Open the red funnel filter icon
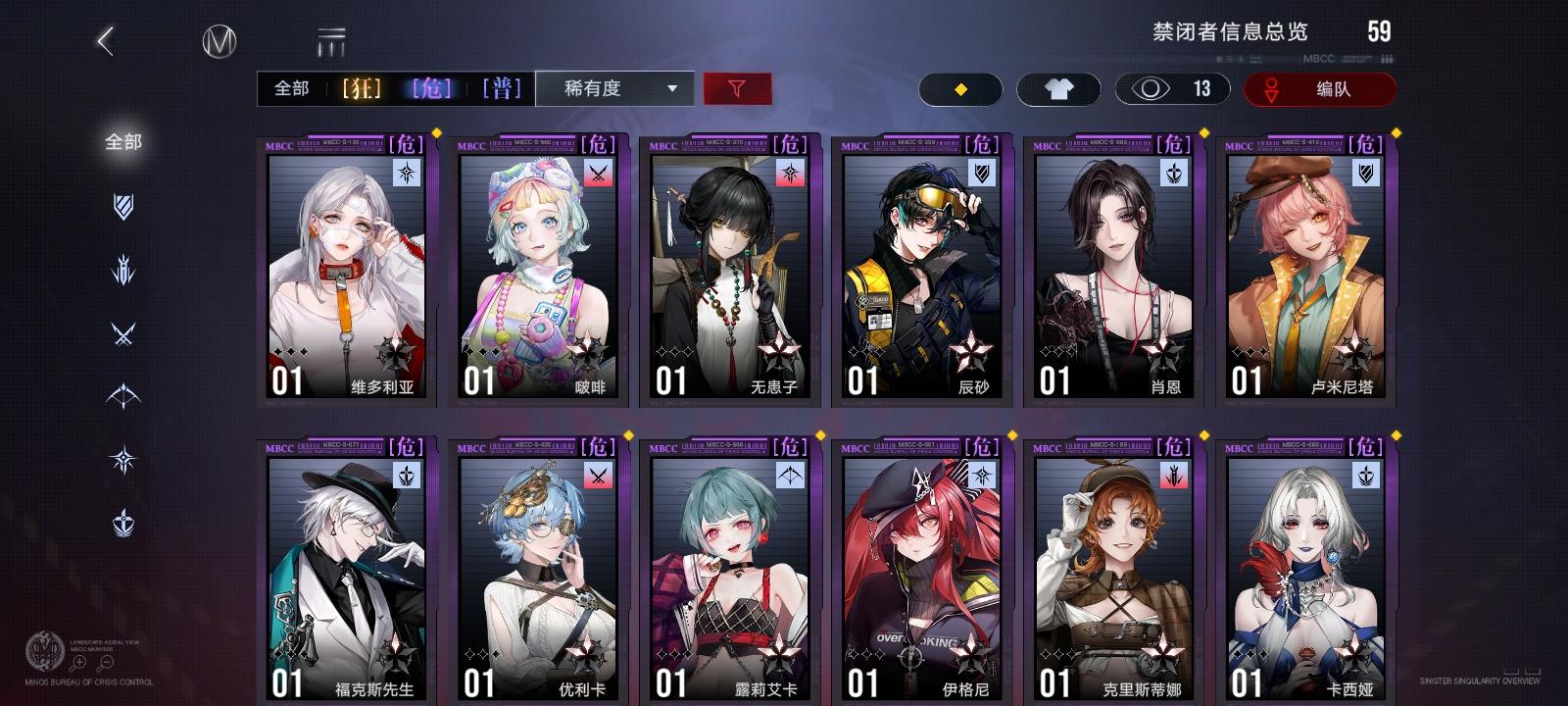 click(x=738, y=88)
